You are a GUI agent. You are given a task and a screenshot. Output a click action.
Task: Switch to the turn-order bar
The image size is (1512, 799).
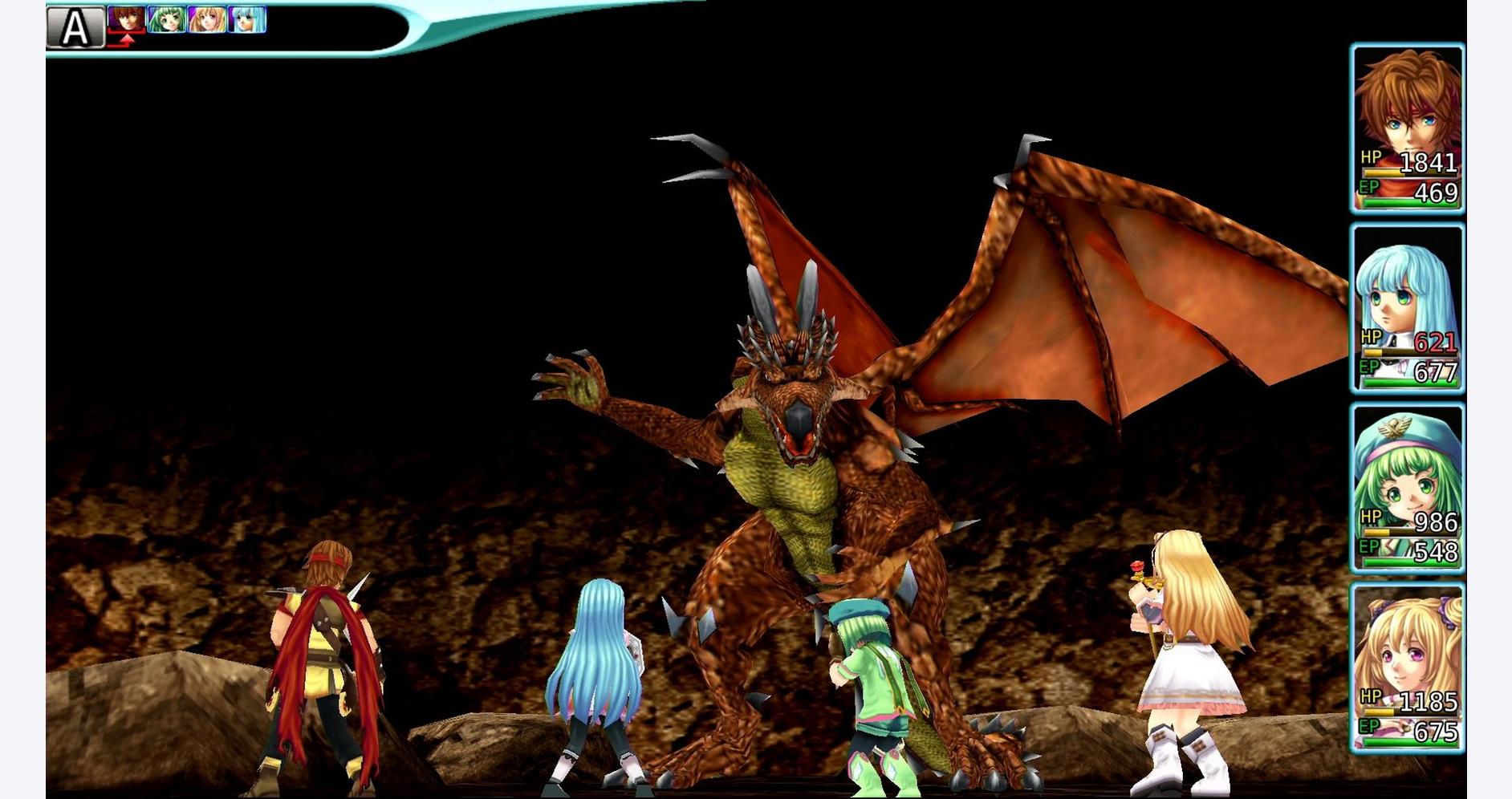185,20
